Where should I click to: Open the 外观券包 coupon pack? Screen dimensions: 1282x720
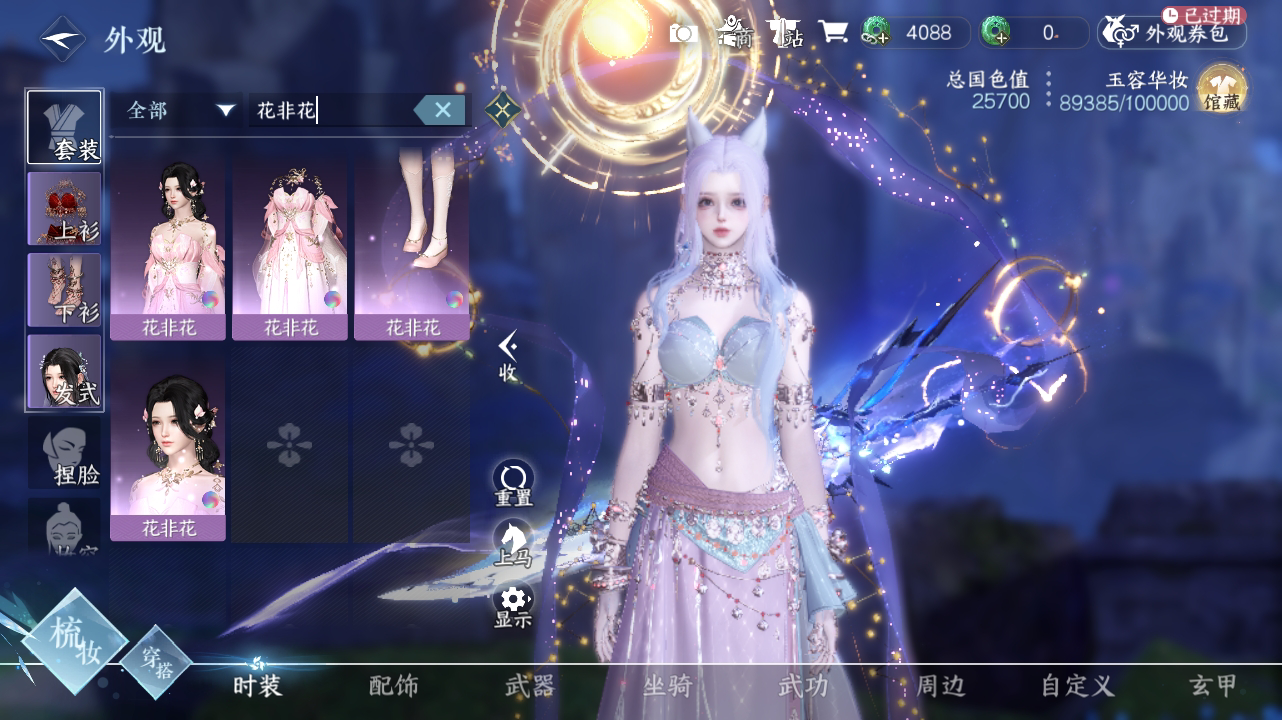[1172, 33]
